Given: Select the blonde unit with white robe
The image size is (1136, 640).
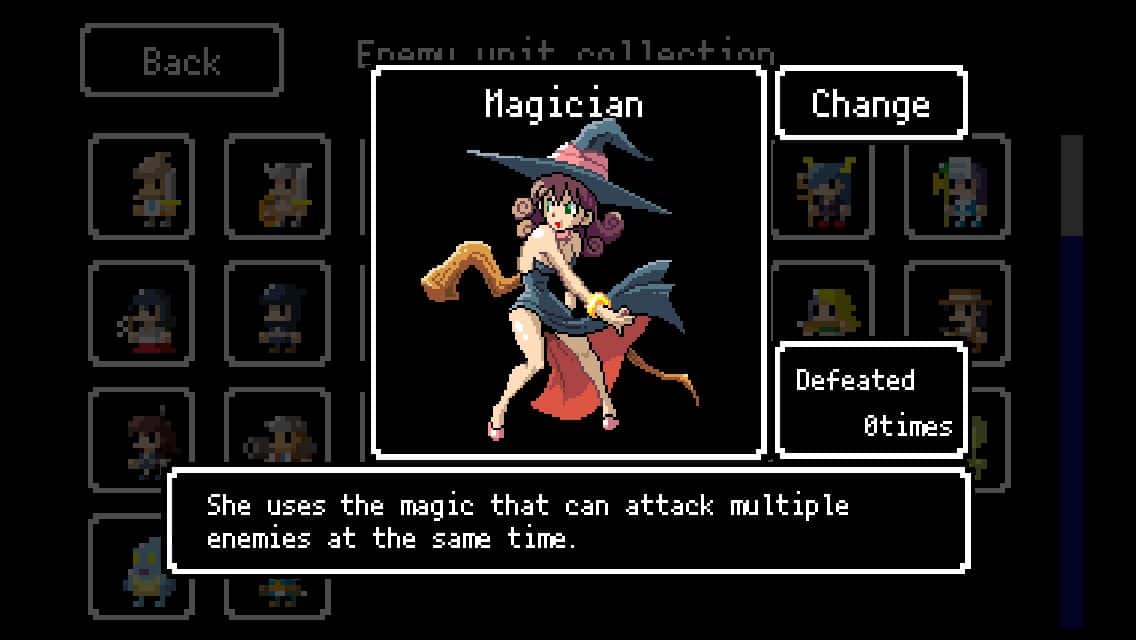Looking at the screenshot, I should click(142, 187).
